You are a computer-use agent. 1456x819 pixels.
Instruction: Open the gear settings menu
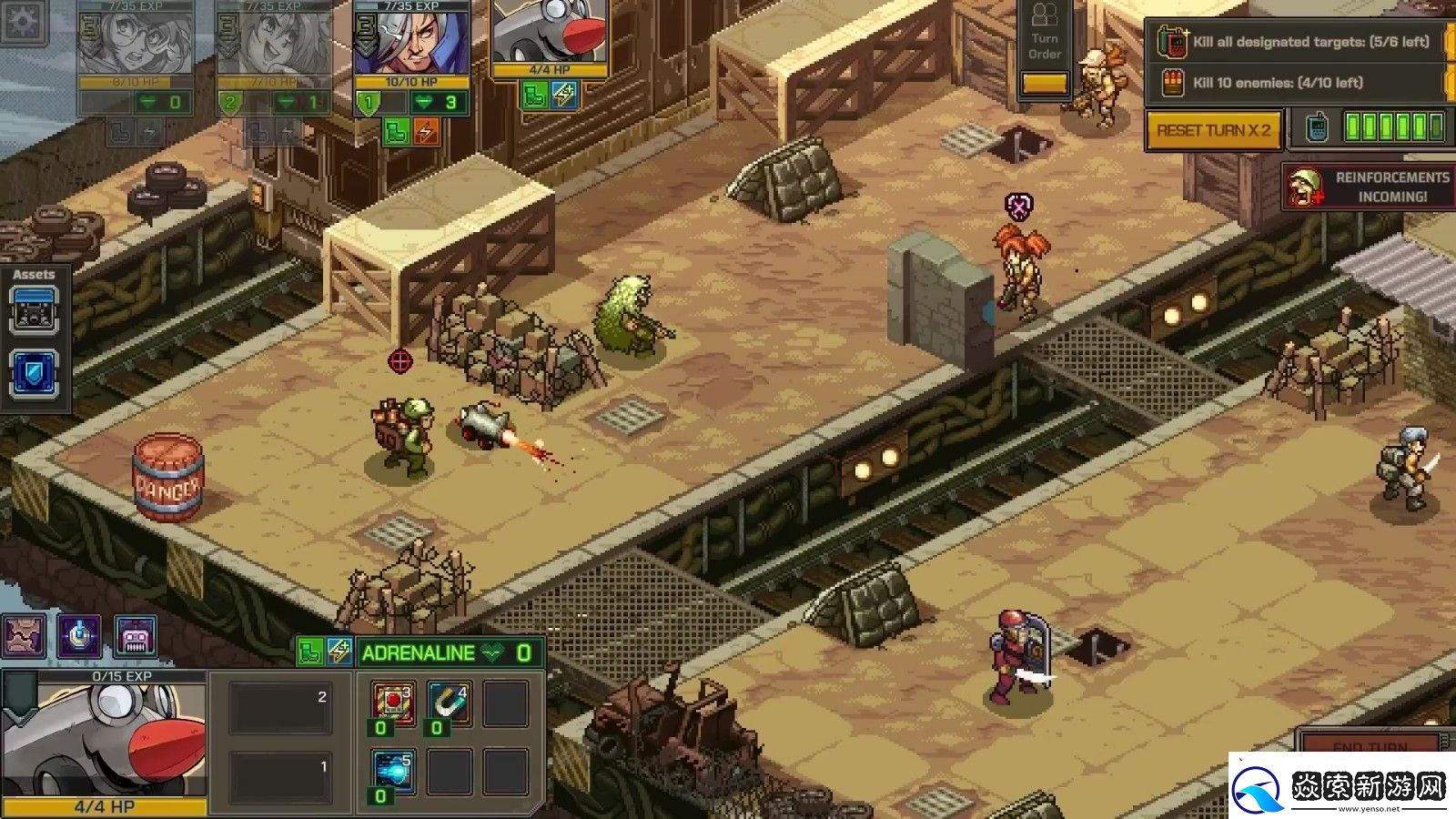tap(21, 20)
